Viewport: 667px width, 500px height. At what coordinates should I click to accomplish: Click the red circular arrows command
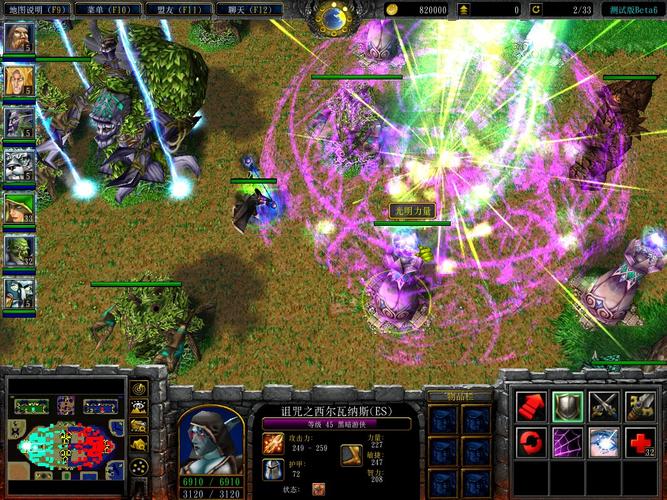[x=530, y=440]
